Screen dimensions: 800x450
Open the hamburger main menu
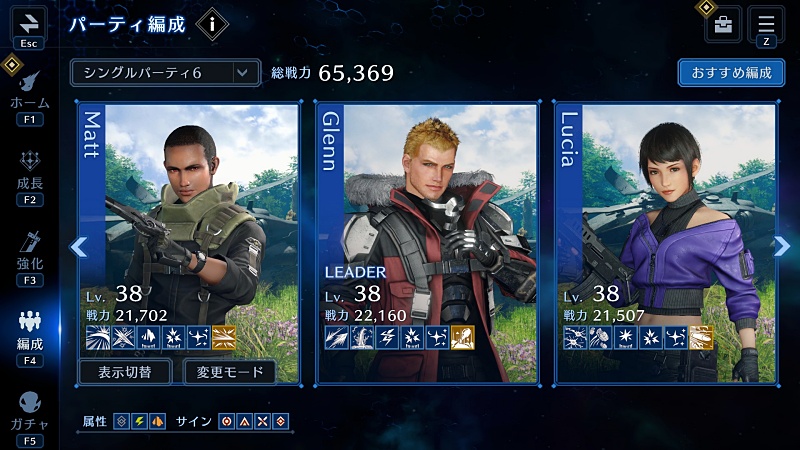[766, 23]
